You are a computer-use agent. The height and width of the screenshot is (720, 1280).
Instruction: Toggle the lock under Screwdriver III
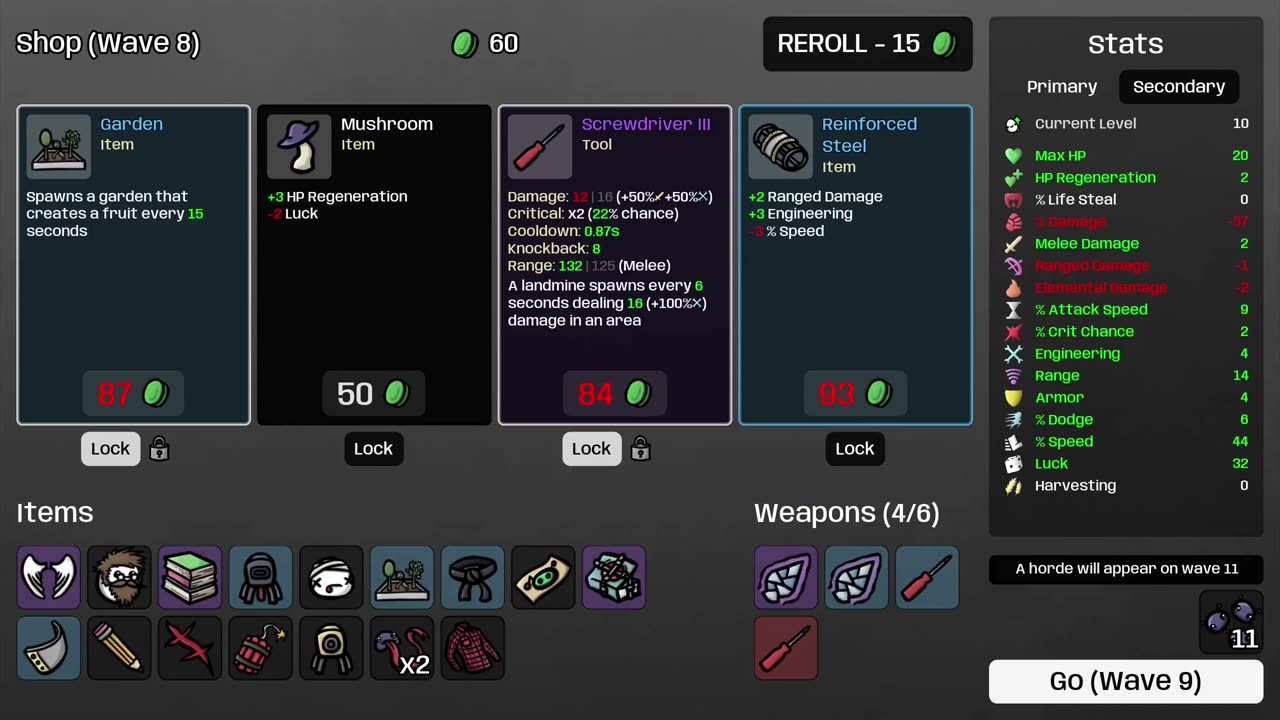pos(591,449)
